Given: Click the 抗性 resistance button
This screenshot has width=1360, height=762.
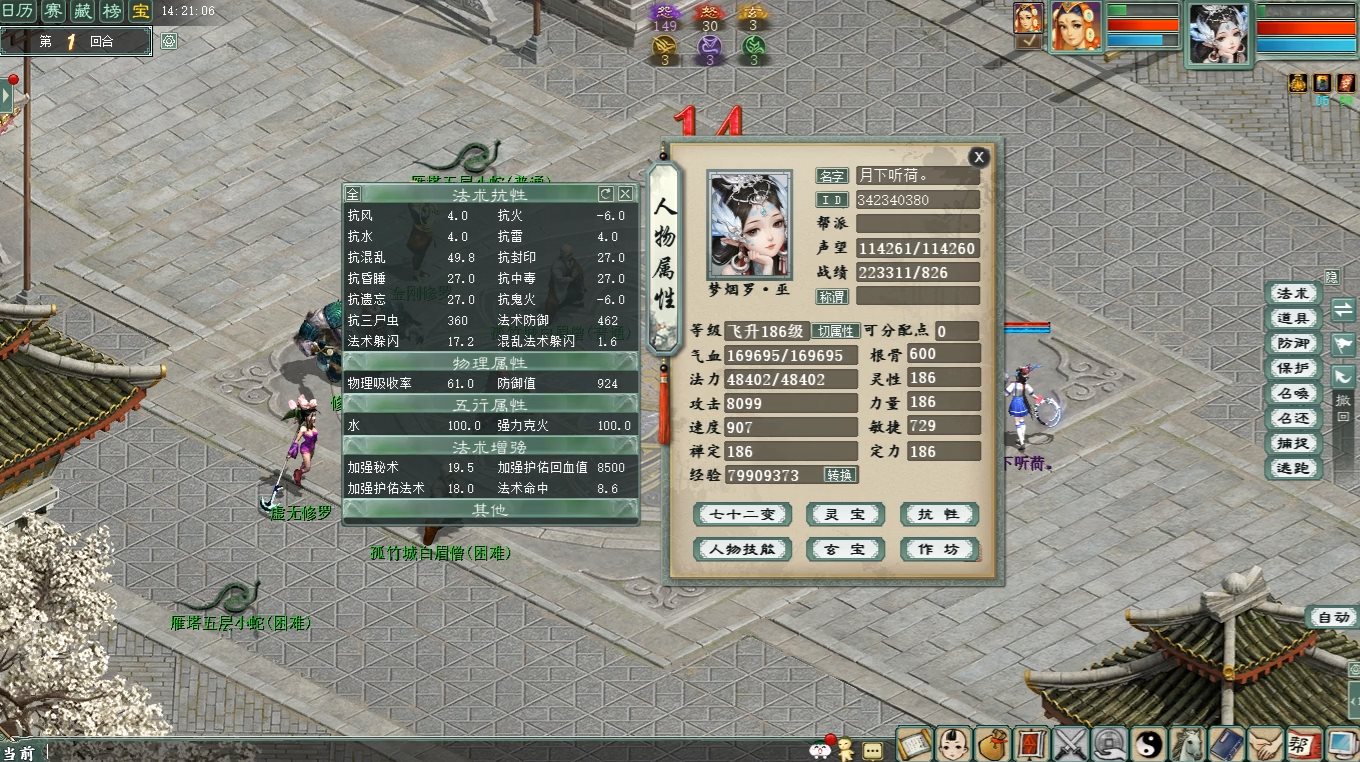Looking at the screenshot, I should [x=938, y=515].
